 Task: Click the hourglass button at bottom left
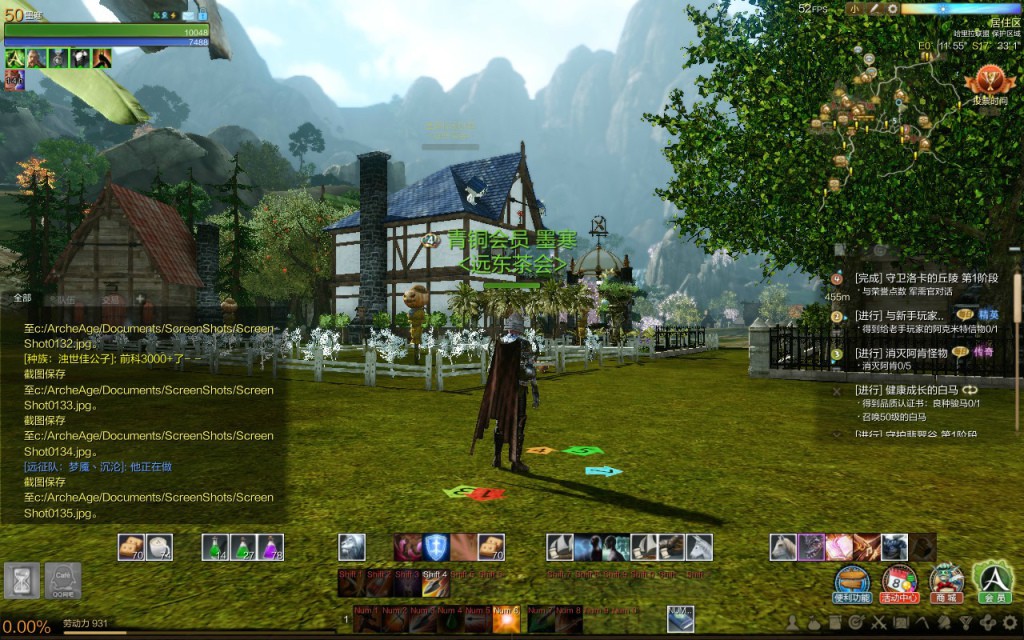tap(21, 580)
